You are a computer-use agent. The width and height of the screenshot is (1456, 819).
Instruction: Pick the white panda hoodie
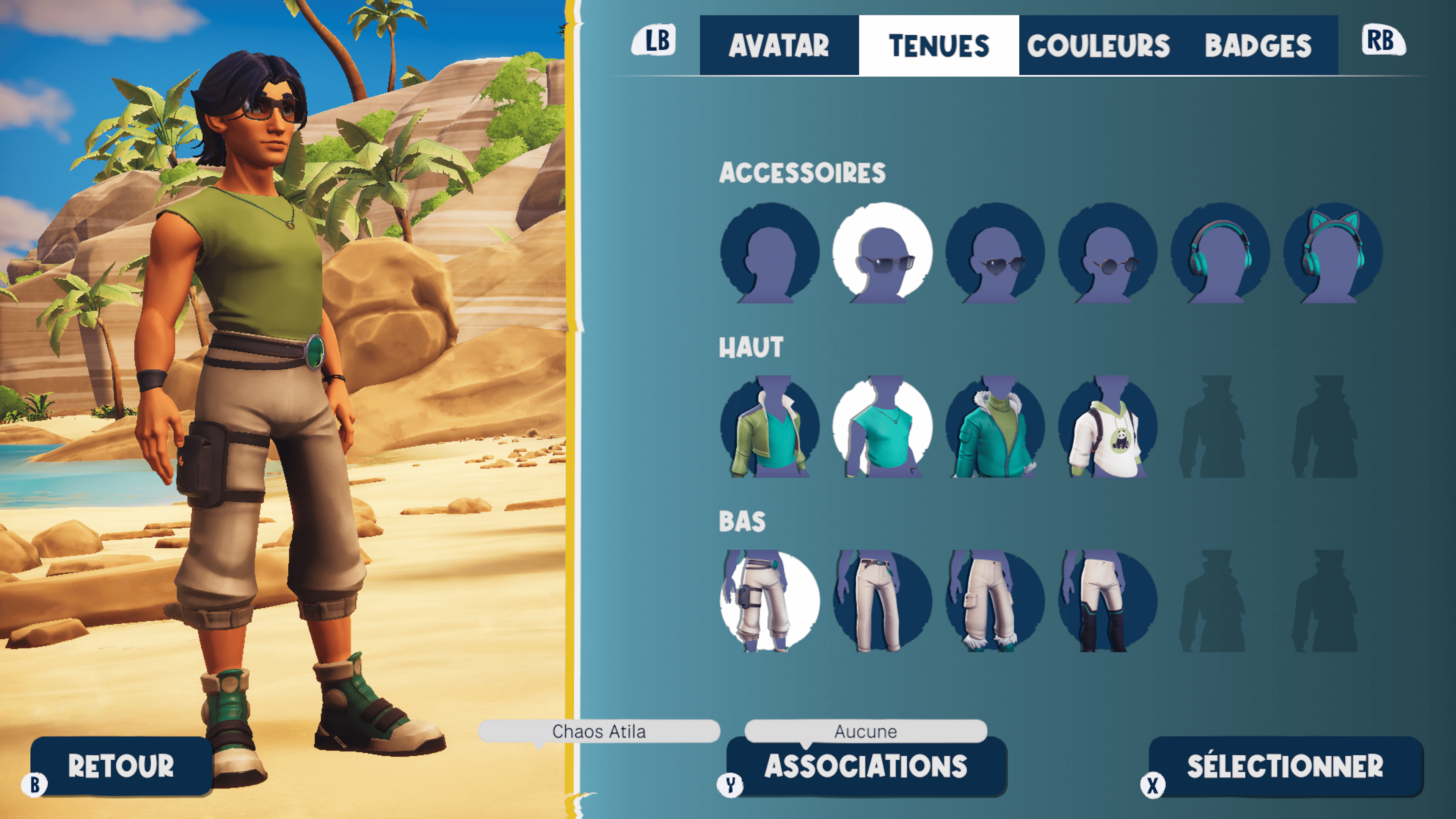coord(1107,427)
